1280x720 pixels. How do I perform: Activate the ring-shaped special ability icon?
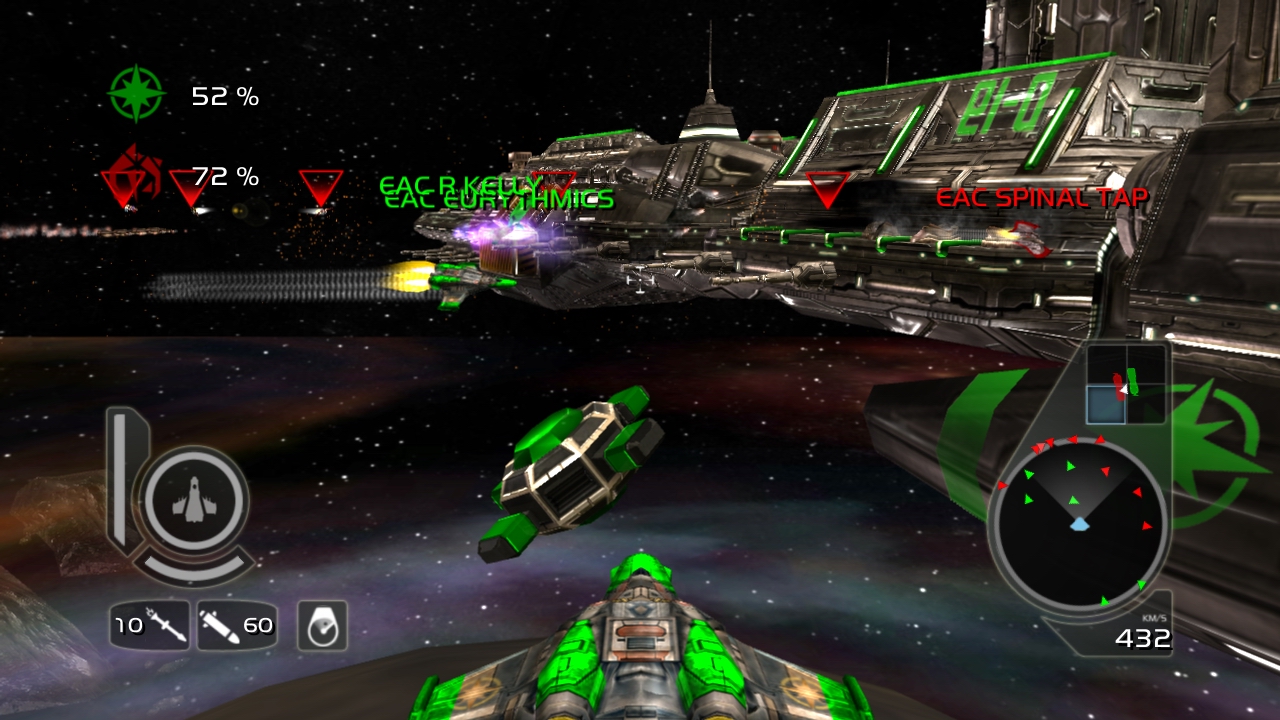pyautogui.click(x=322, y=626)
